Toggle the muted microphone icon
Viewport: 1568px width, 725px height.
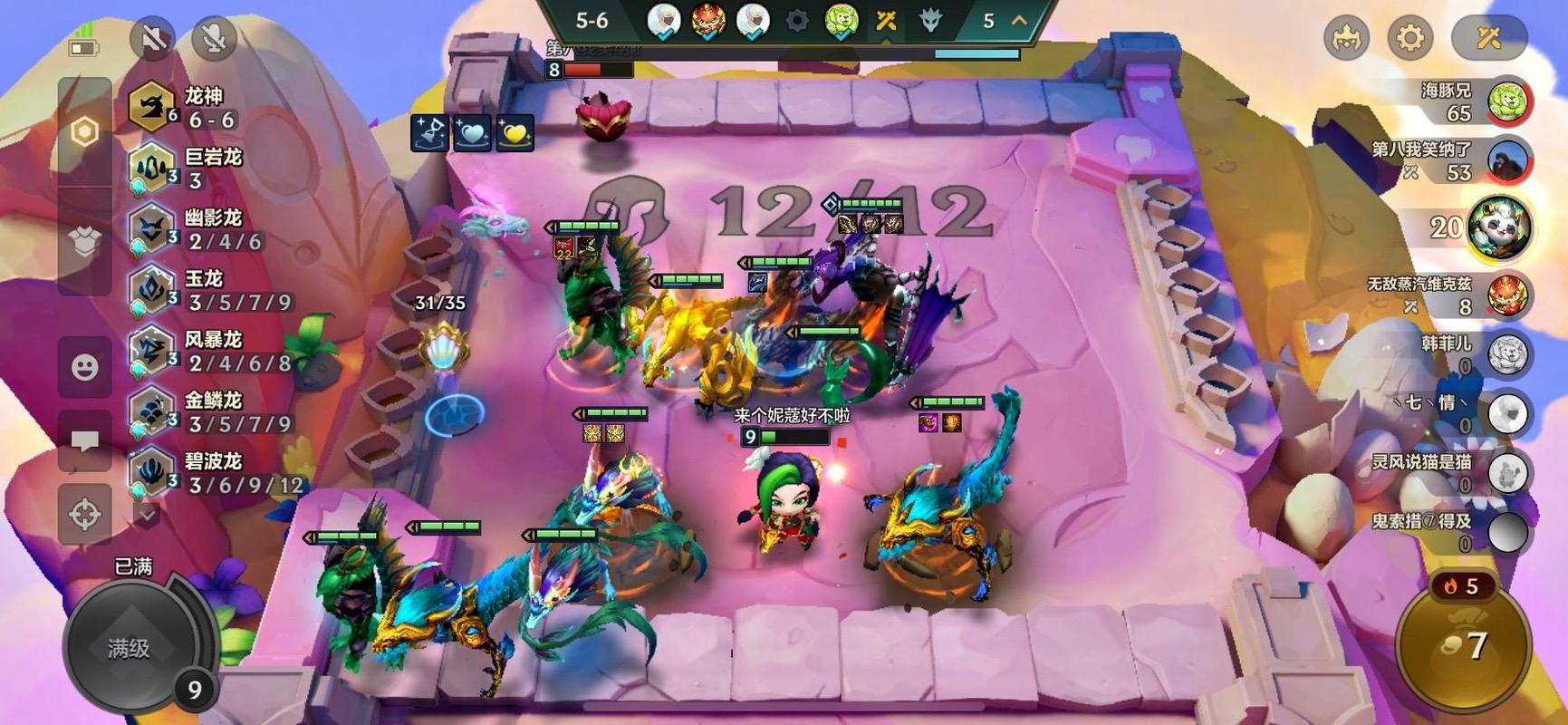[214, 38]
